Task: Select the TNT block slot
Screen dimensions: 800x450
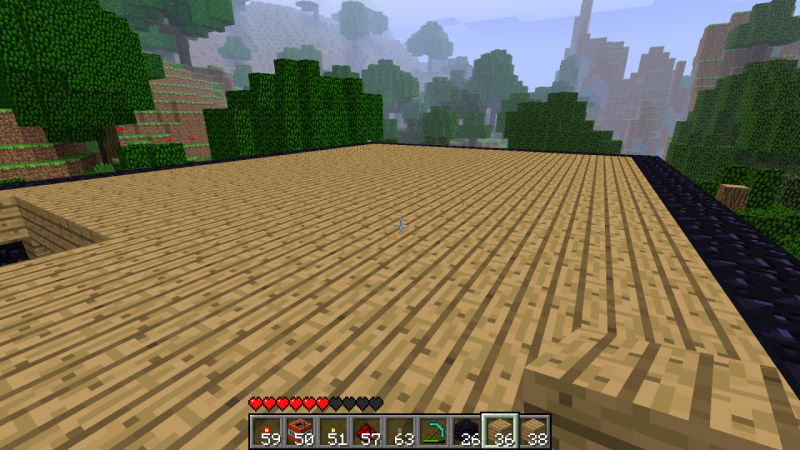Action: [298, 431]
